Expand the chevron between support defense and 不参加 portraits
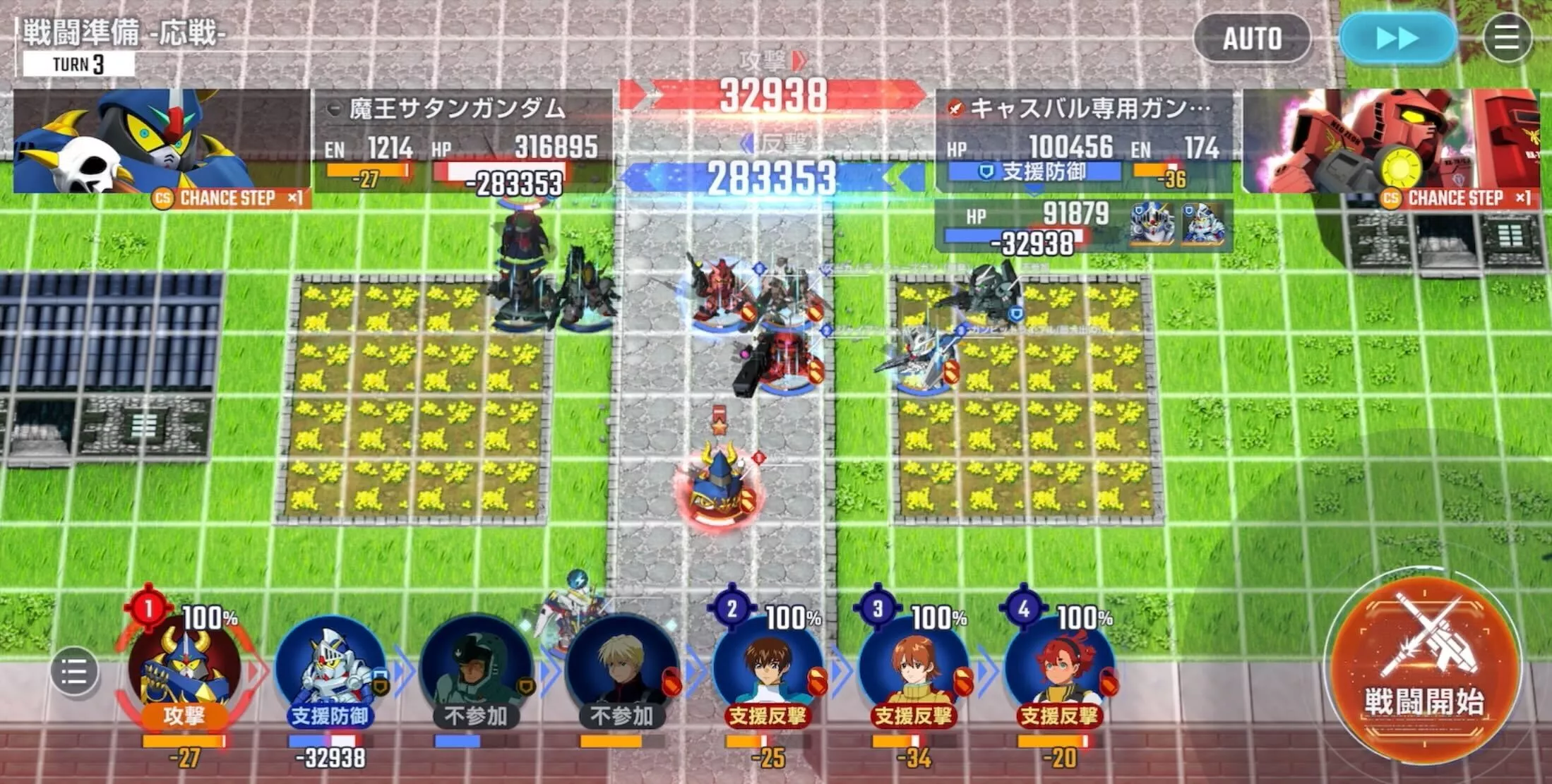Viewport: 1552px width, 784px height. coord(405,670)
